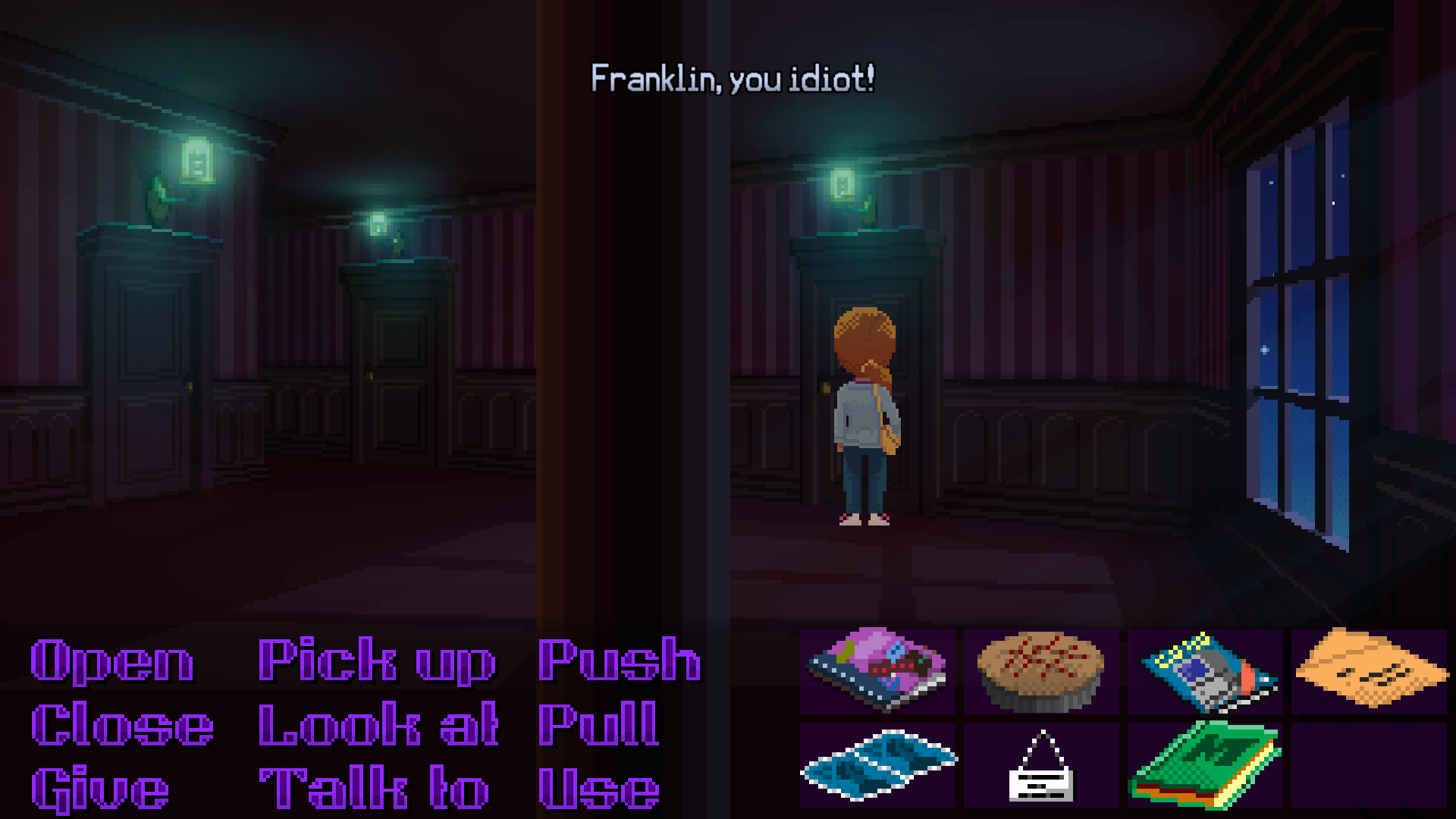Click the glowing exit sign above the door
This screenshot has width=1456, height=819.
click(842, 182)
